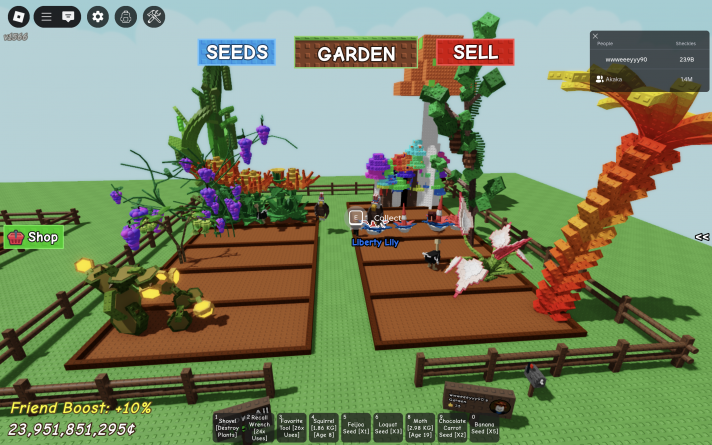Go to the GARDEN

click(356, 53)
